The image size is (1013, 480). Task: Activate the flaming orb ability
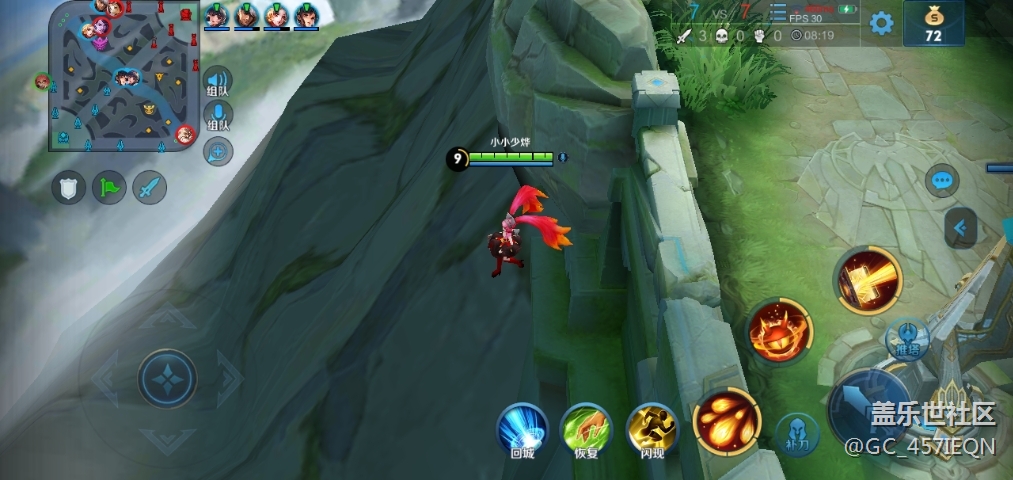tap(778, 333)
